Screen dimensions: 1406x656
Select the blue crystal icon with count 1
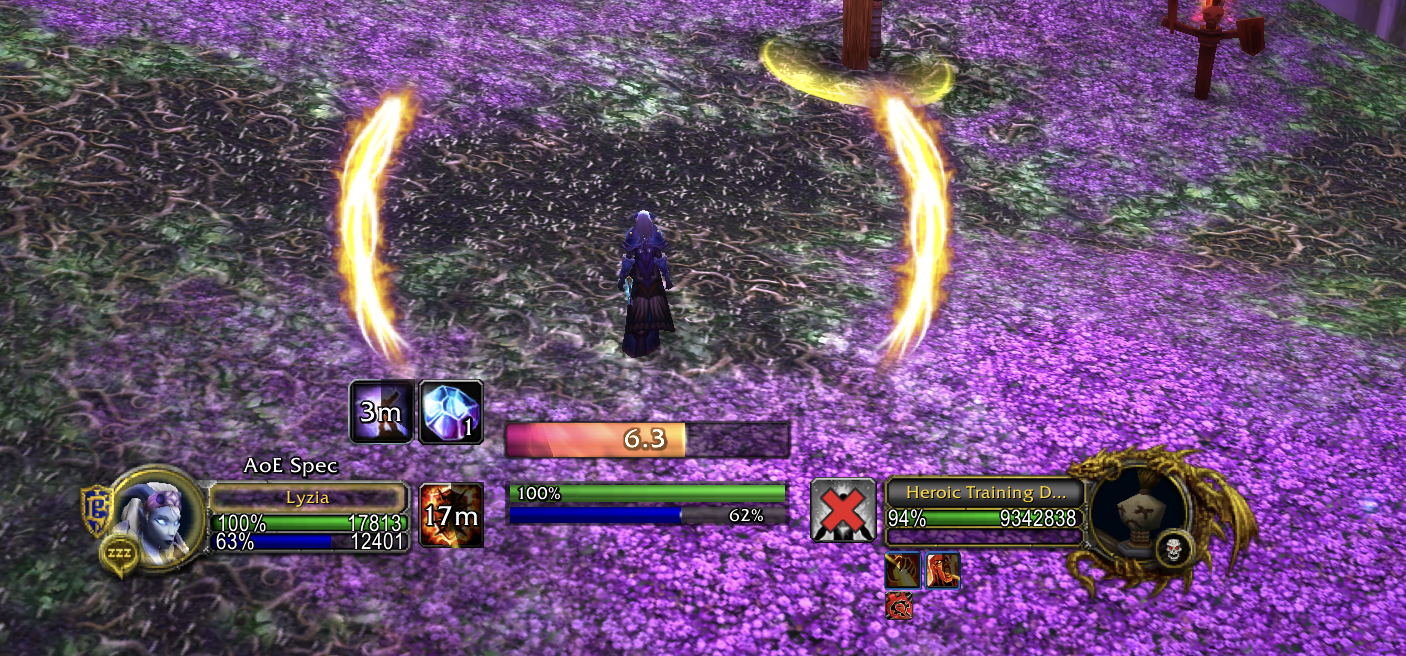[x=451, y=411]
